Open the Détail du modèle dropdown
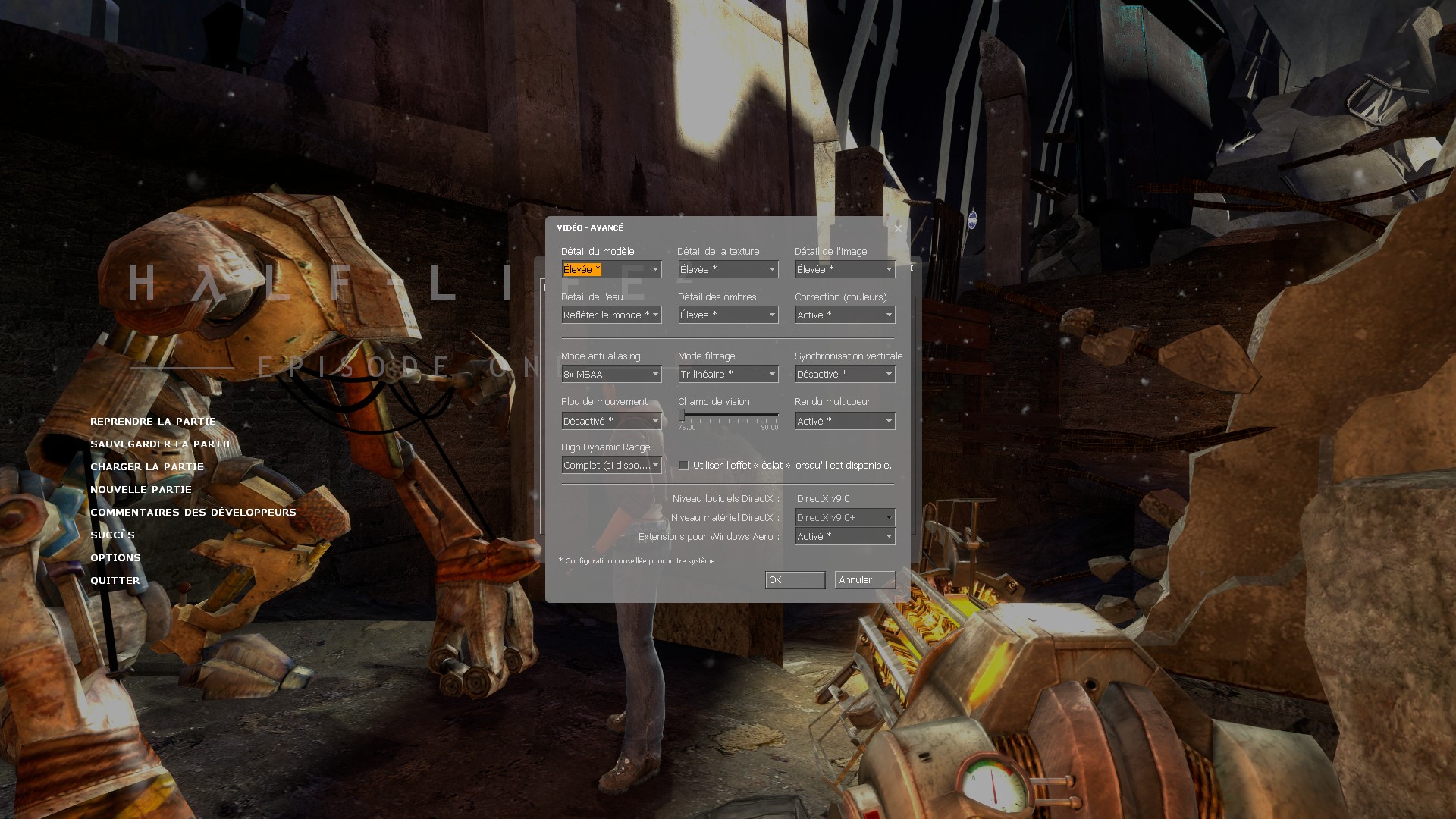 611,270
